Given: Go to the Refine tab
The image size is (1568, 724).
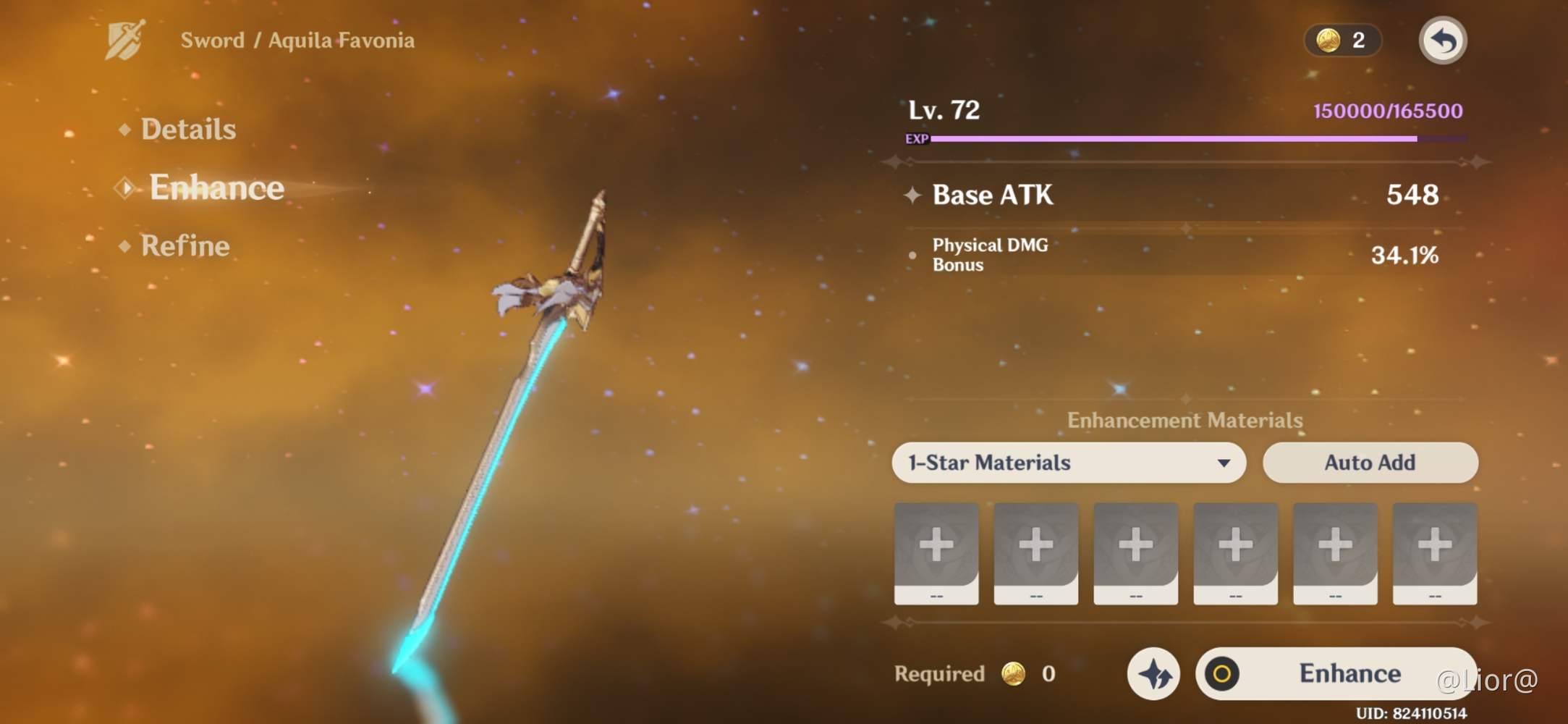Looking at the screenshot, I should click(185, 246).
